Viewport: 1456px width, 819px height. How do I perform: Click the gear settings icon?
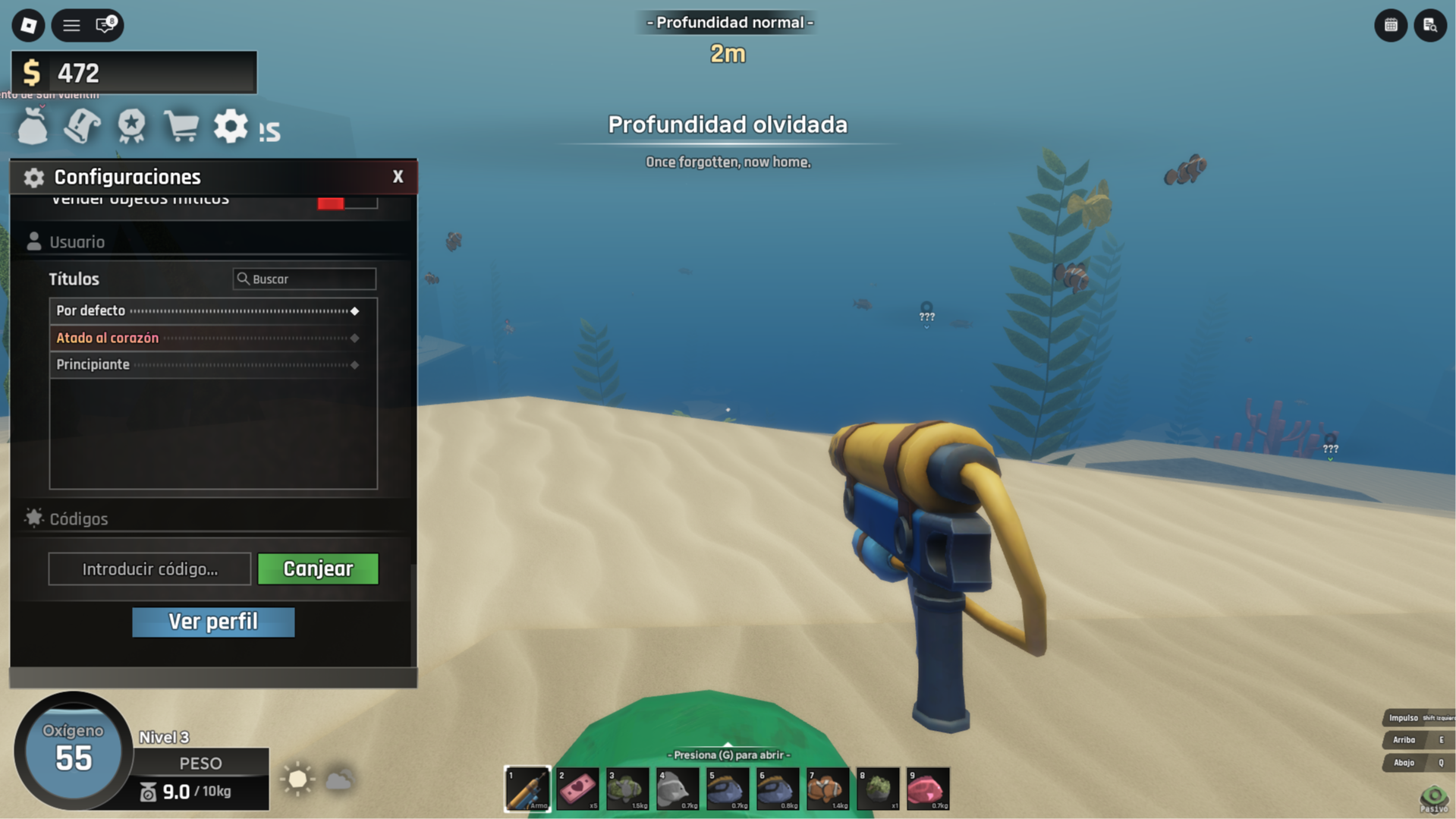click(x=230, y=126)
